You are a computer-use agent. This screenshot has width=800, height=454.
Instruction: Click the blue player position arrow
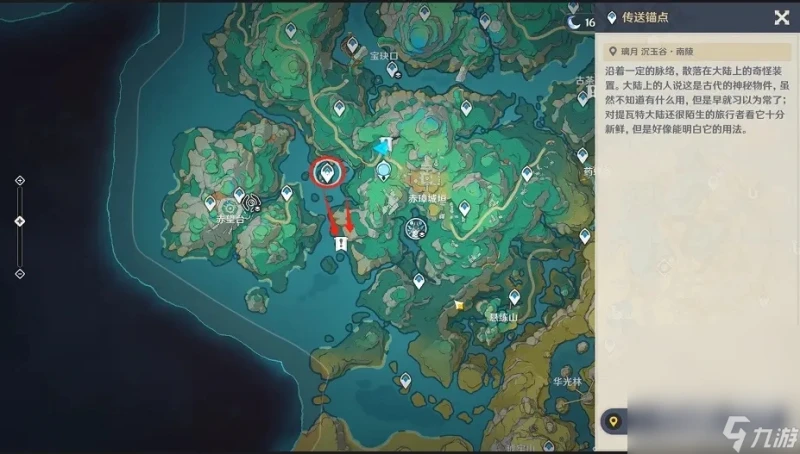click(381, 147)
